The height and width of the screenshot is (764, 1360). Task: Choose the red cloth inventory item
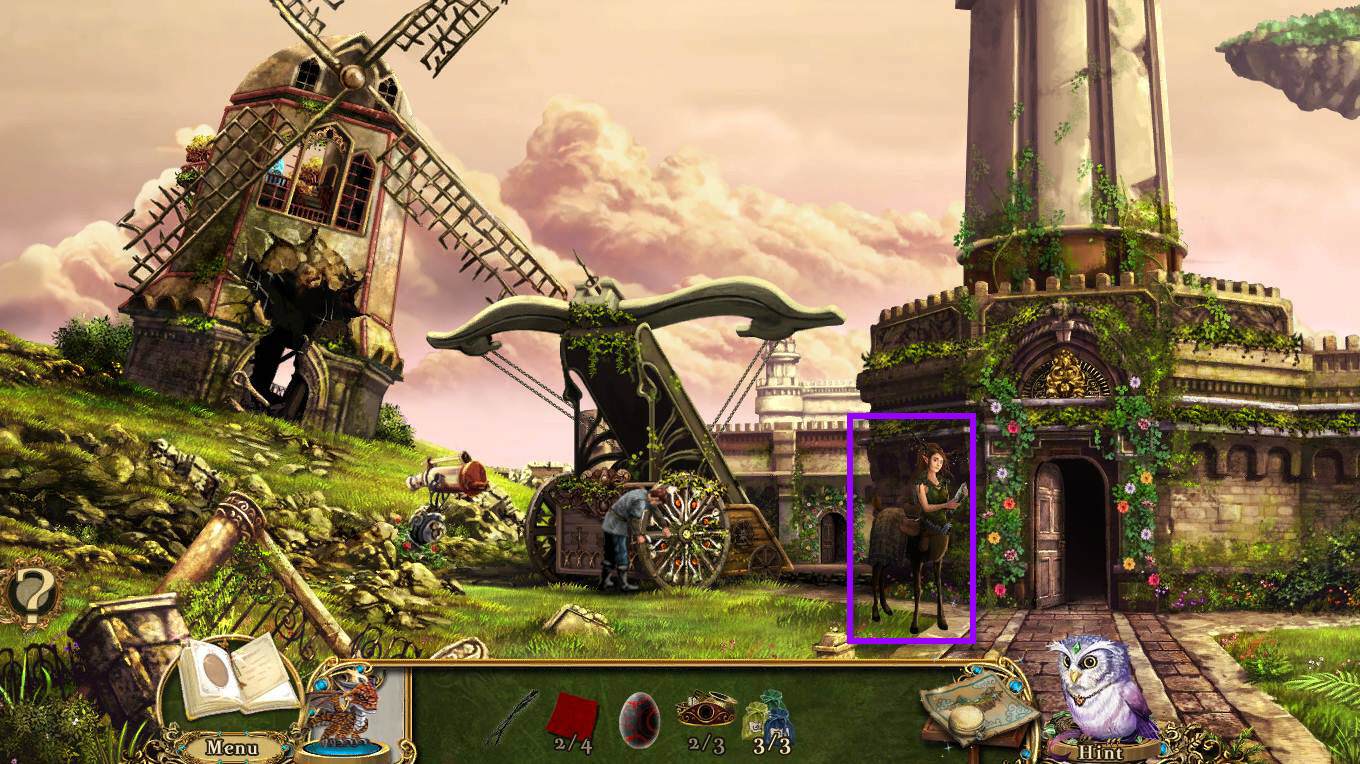click(572, 715)
